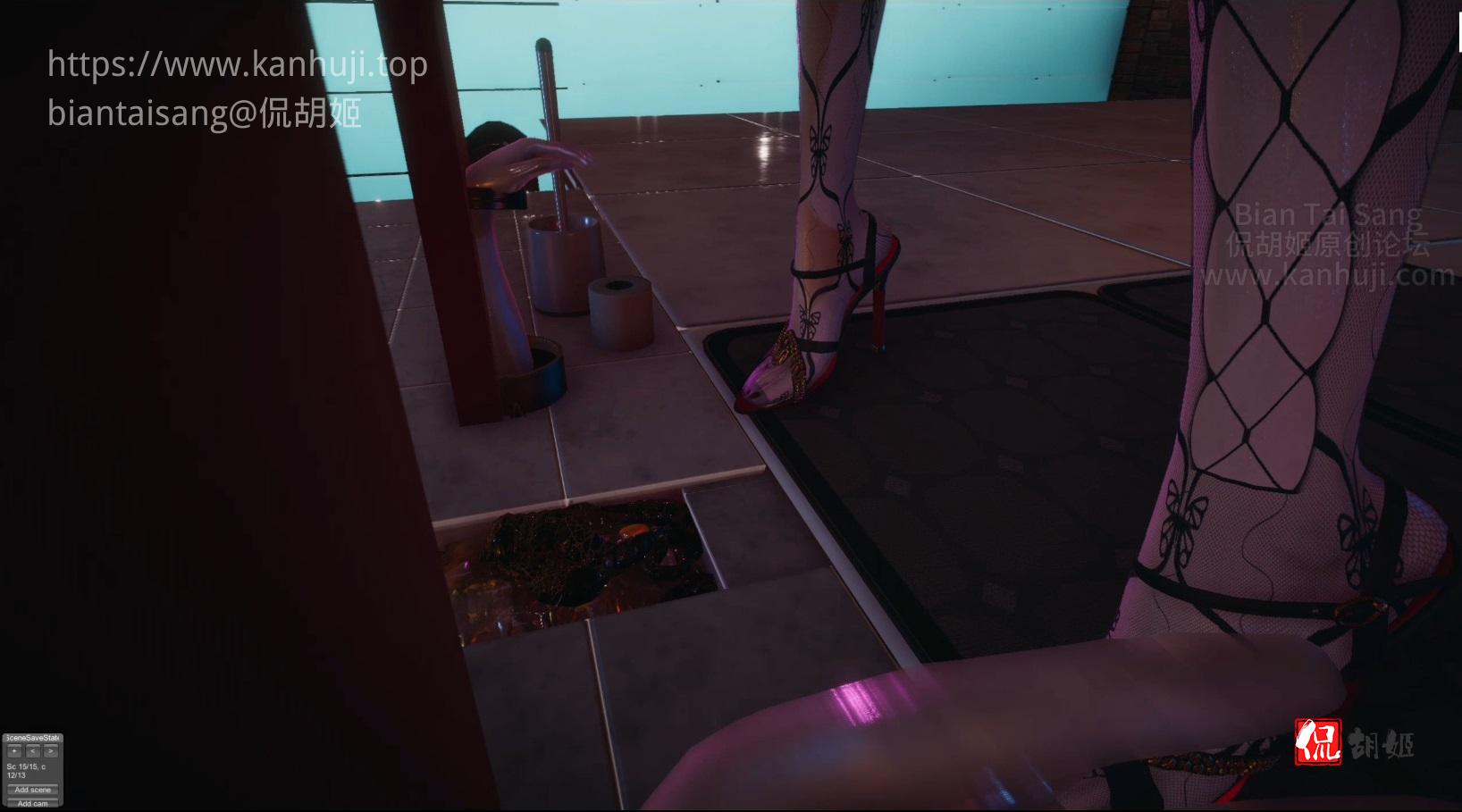
Task: Go to the previous scene with "<"
Action: (x=32, y=751)
